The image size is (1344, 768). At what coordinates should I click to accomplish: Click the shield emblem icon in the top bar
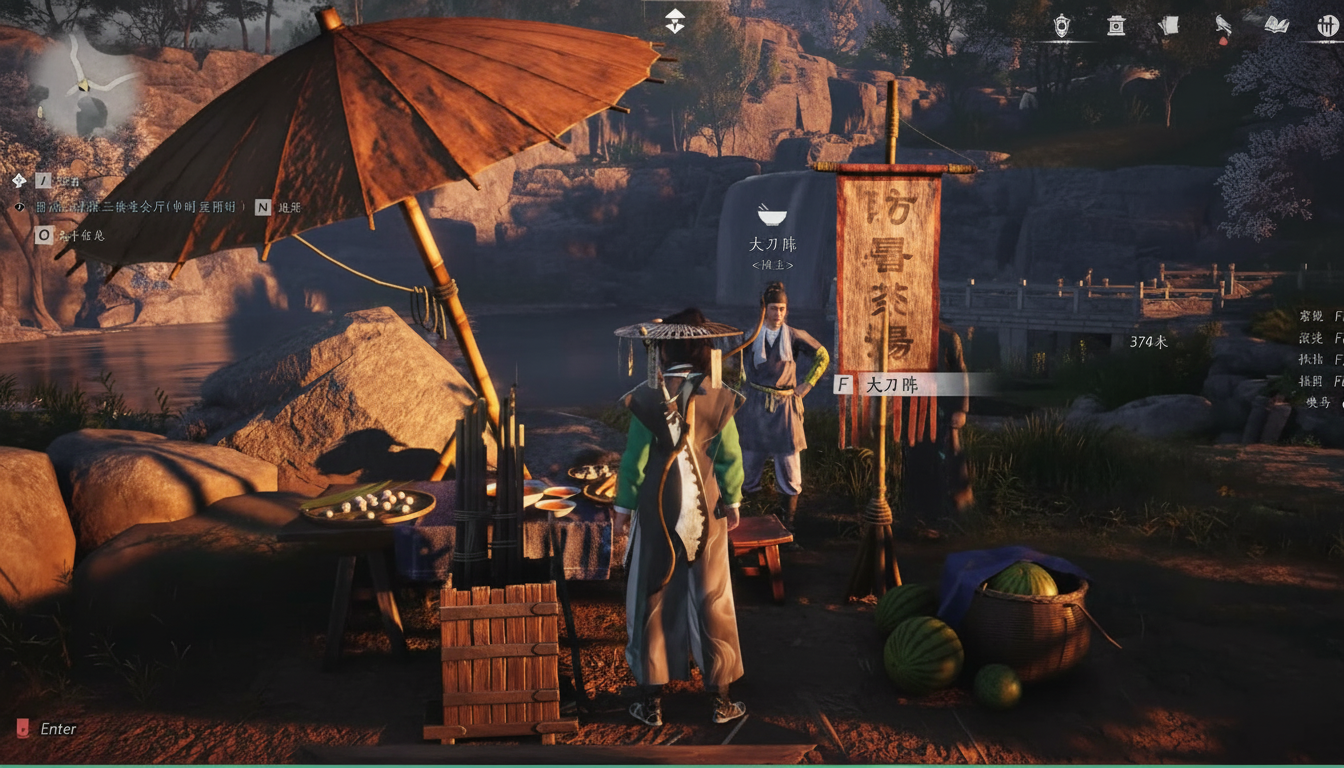[x=1062, y=26]
